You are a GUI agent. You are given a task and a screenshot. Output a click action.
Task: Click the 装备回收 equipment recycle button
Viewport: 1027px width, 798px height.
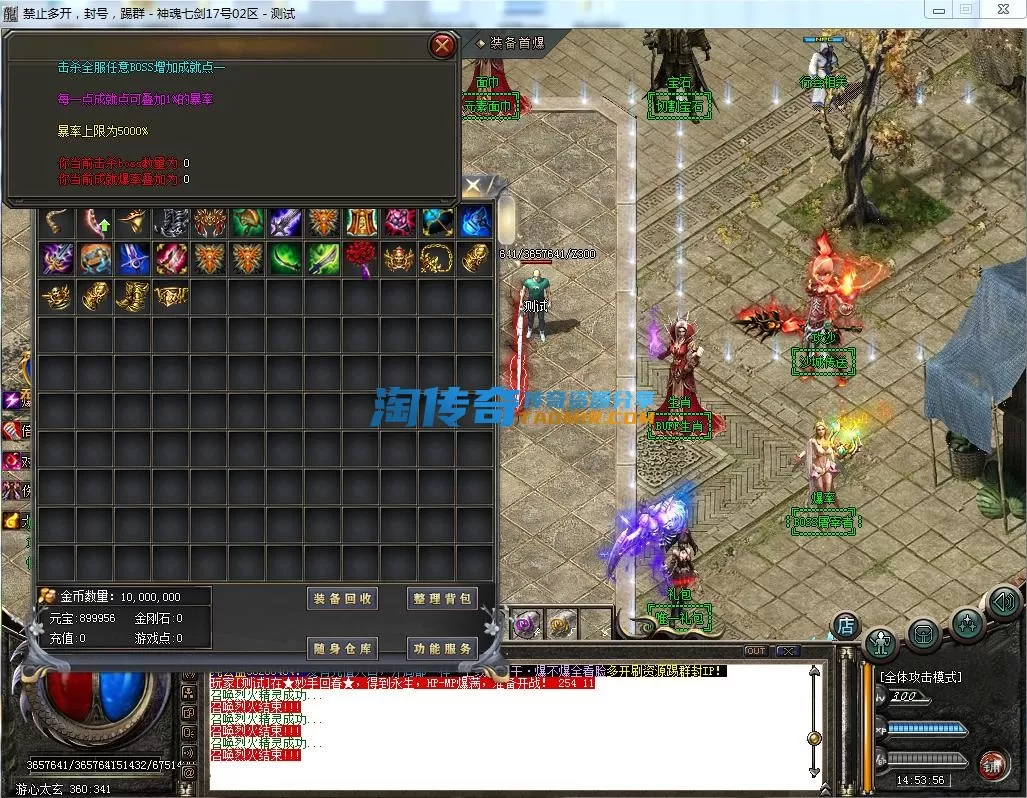click(342, 598)
